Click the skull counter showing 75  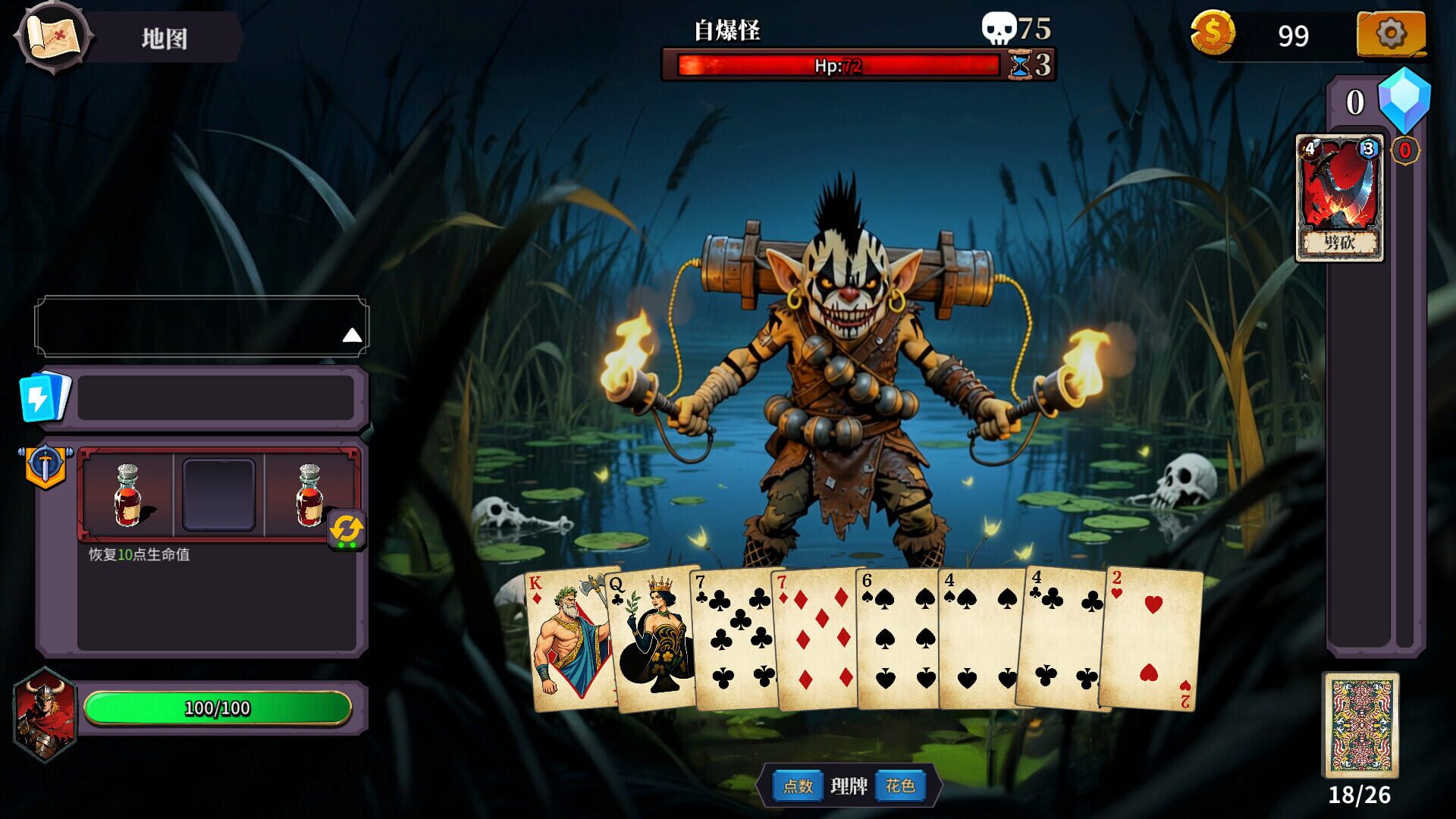click(1001, 29)
